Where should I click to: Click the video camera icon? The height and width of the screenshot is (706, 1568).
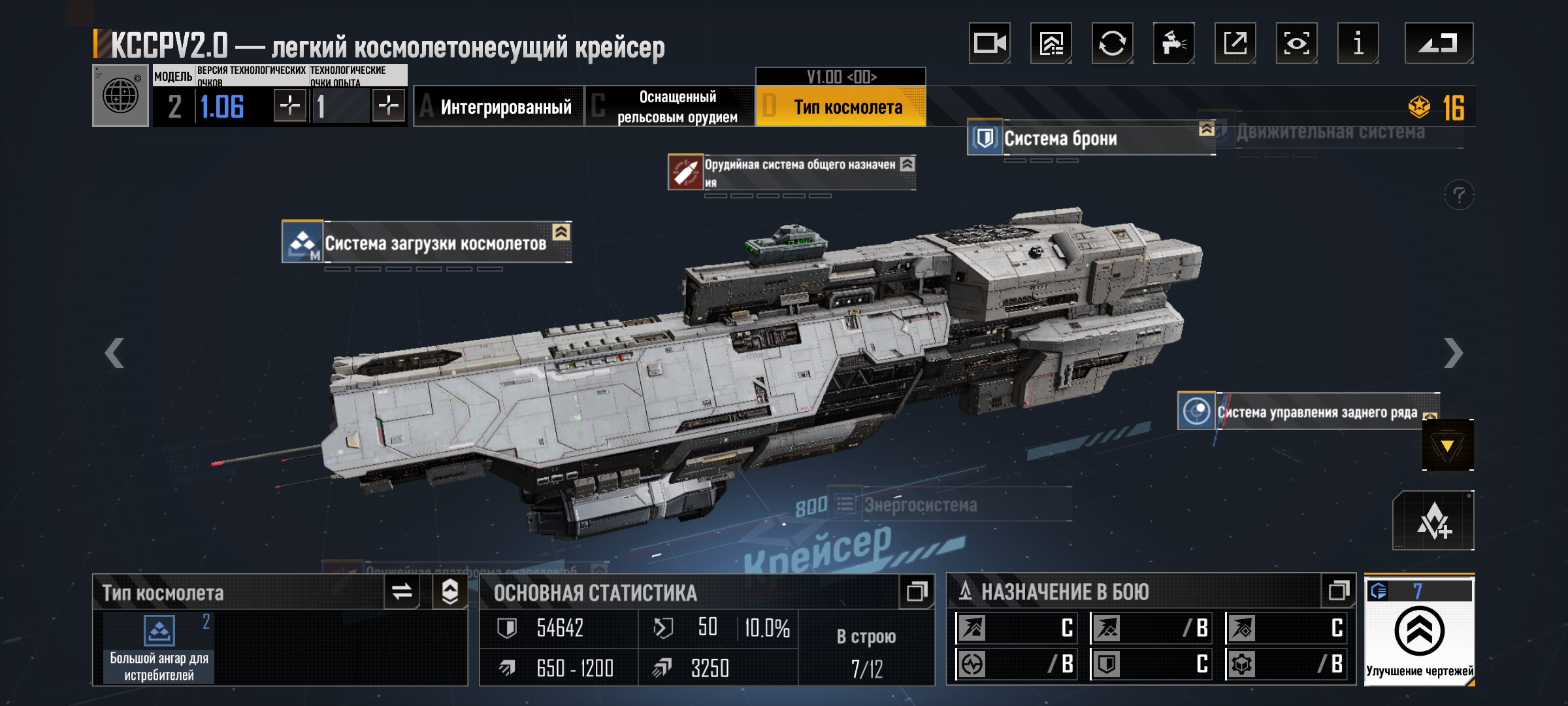point(989,44)
